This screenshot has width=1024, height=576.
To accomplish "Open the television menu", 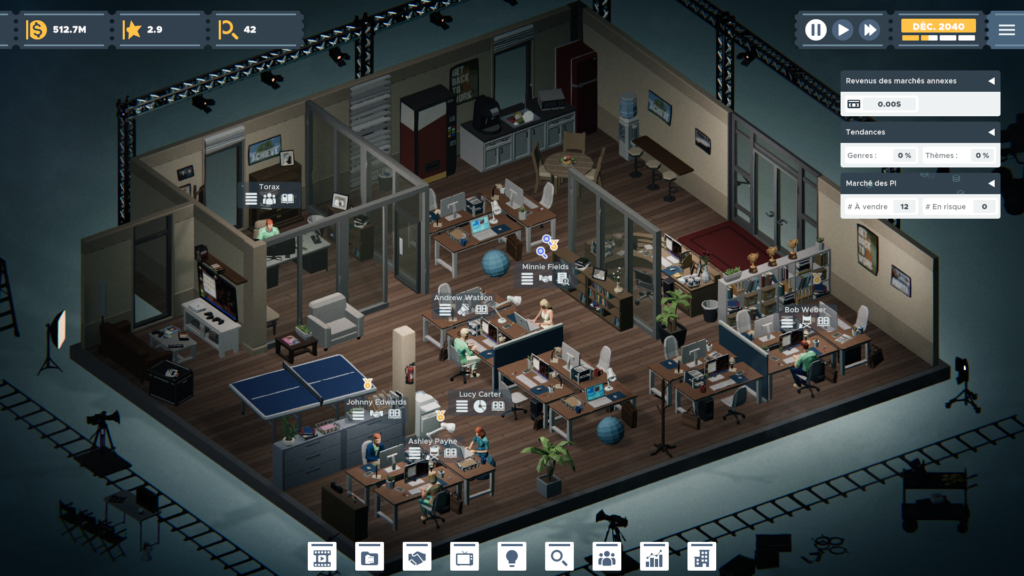I will click(465, 556).
